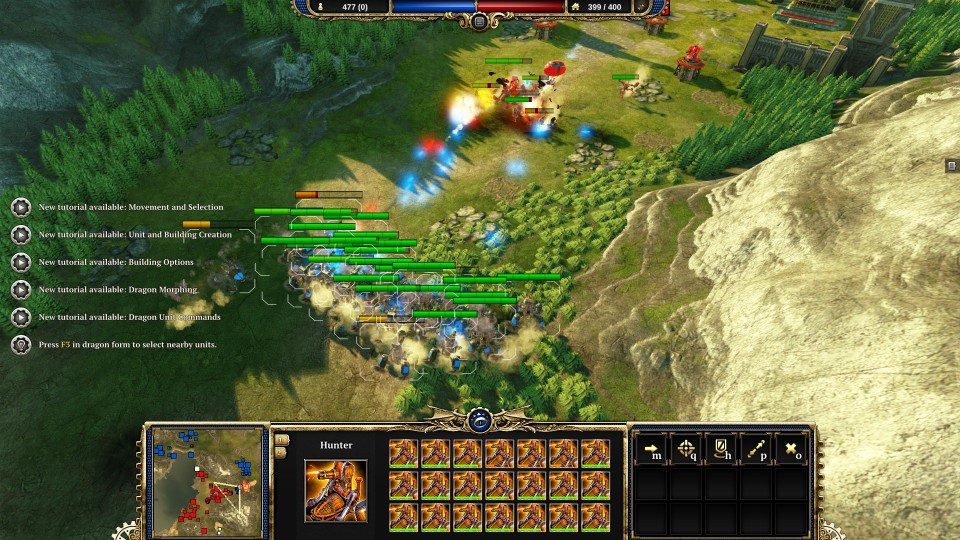The width and height of the screenshot is (960, 540).
Task: Play the Building Options tutorial
Action: [x=20, y=262]
